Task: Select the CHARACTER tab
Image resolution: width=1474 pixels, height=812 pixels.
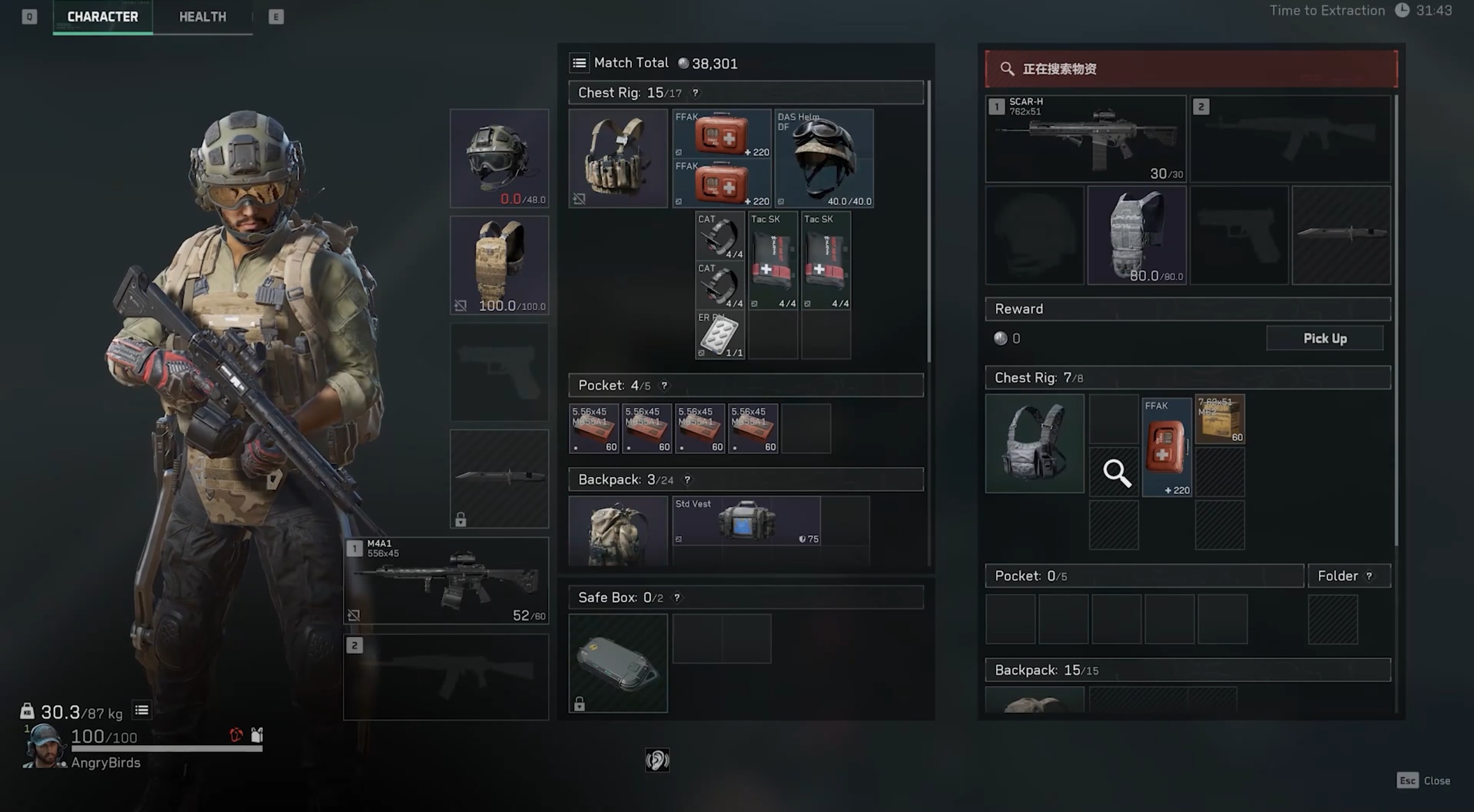Action: pyautogui.click(x=103, y=17)
